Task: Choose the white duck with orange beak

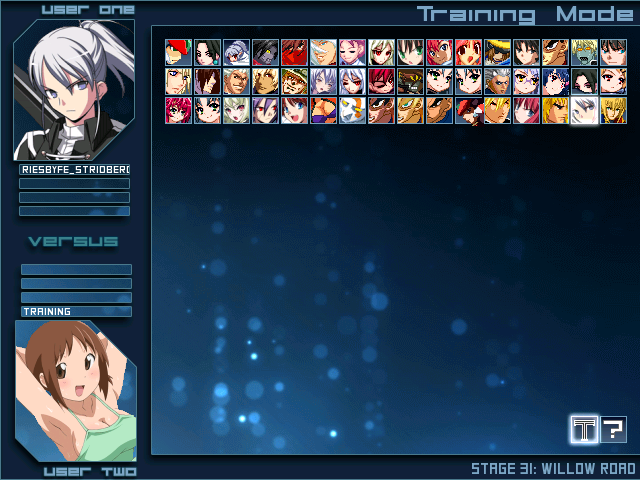Action: pos(352,110)
